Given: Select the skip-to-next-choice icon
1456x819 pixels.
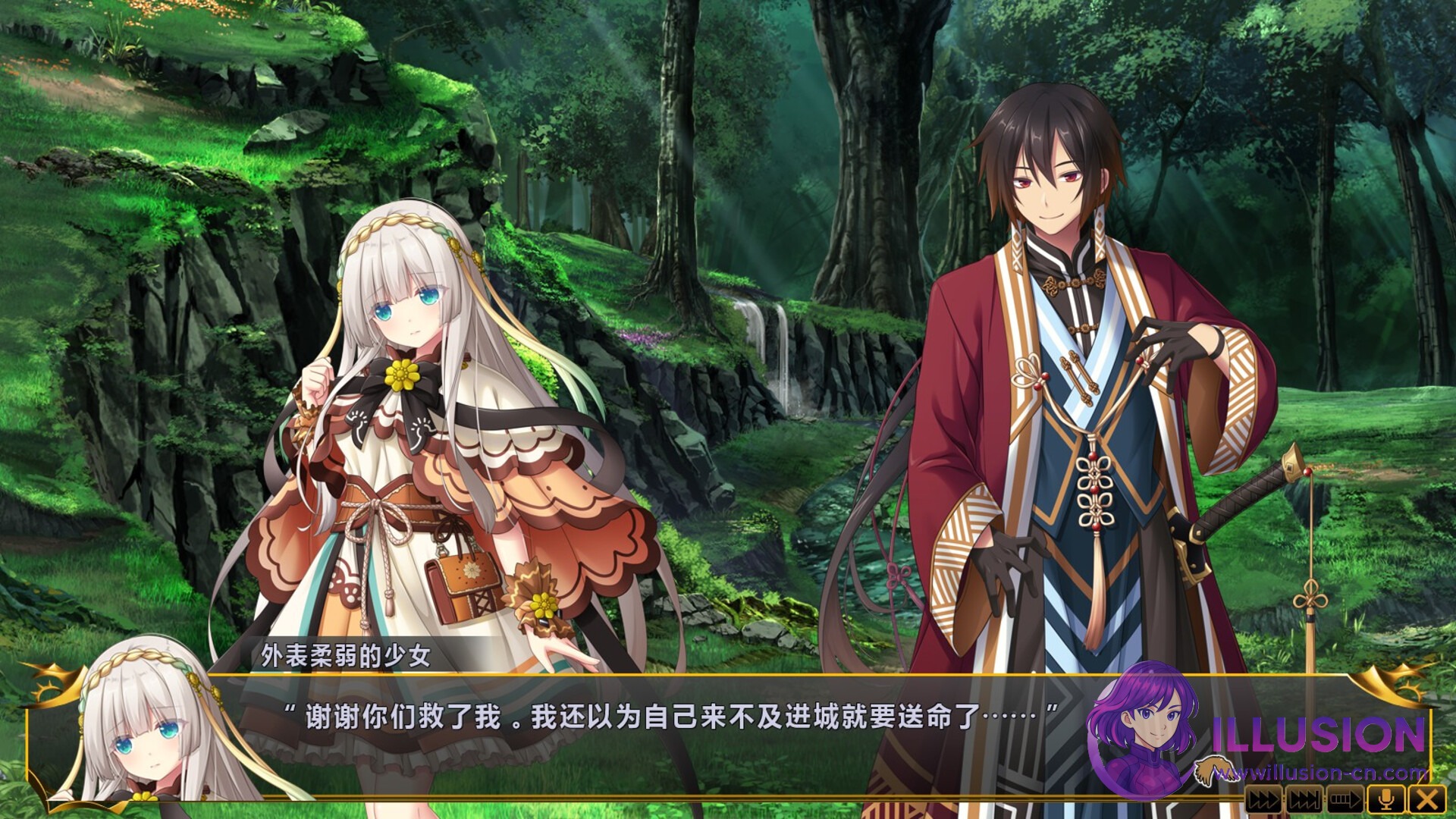Looking at the screenshot, I should coord(1304,799).
